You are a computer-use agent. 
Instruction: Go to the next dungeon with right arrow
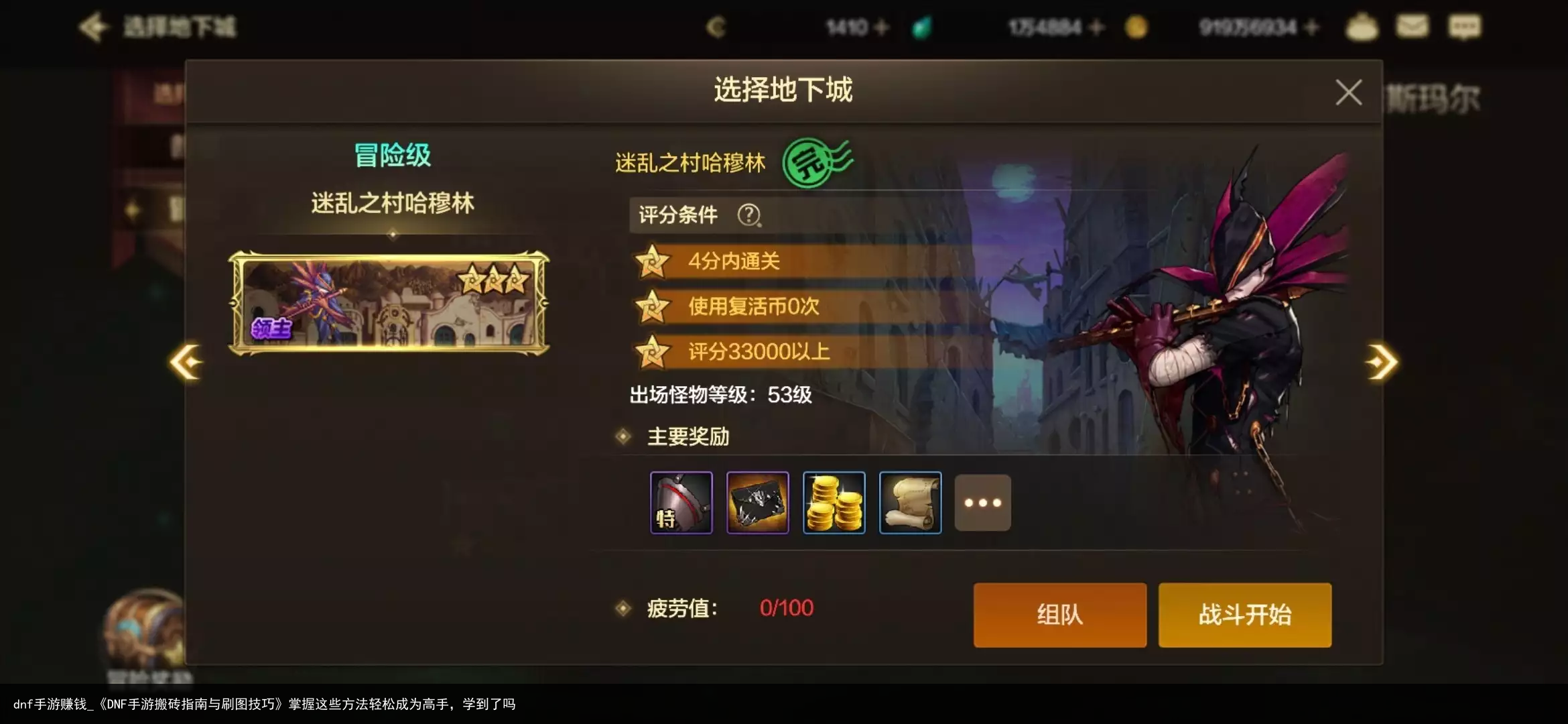point(1381,362)
